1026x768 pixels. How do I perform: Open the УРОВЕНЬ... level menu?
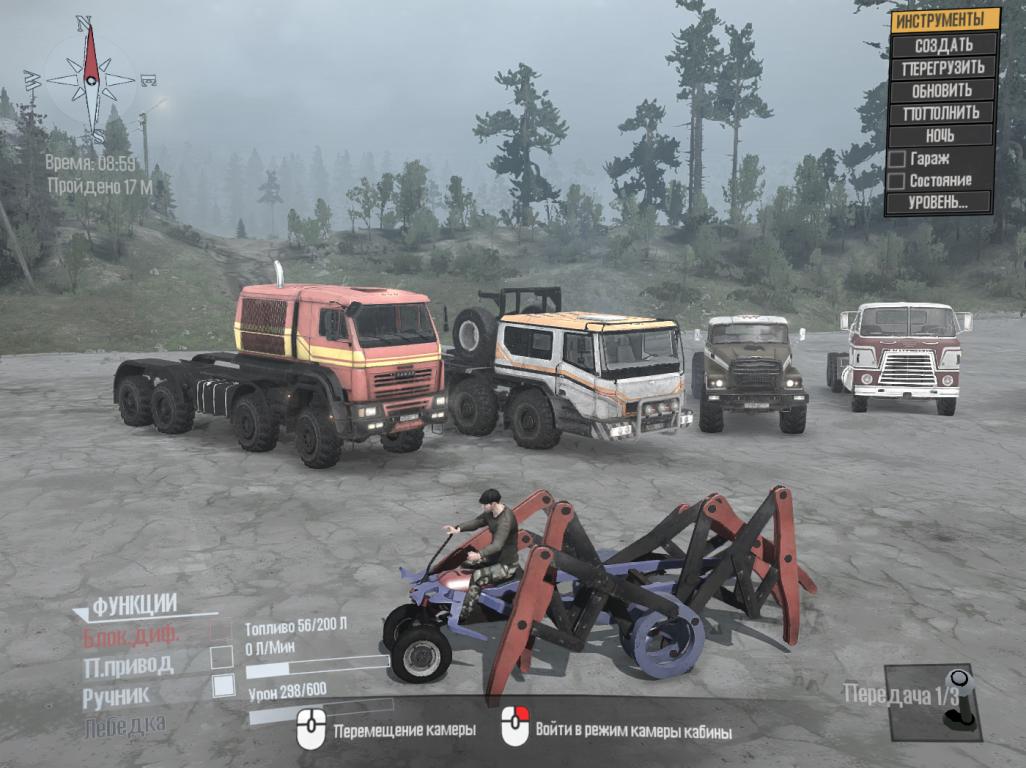pos(938,202)
